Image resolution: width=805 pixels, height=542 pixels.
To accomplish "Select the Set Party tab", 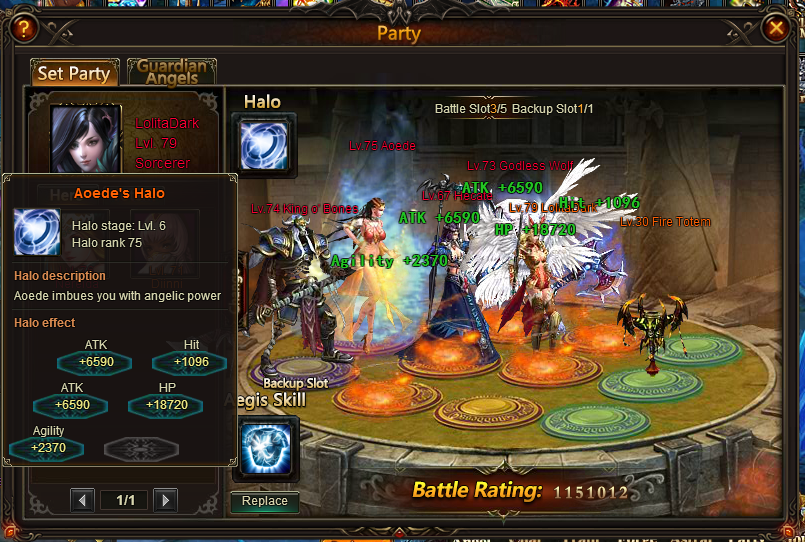I will pyautogui.click(x=74, y=74).
